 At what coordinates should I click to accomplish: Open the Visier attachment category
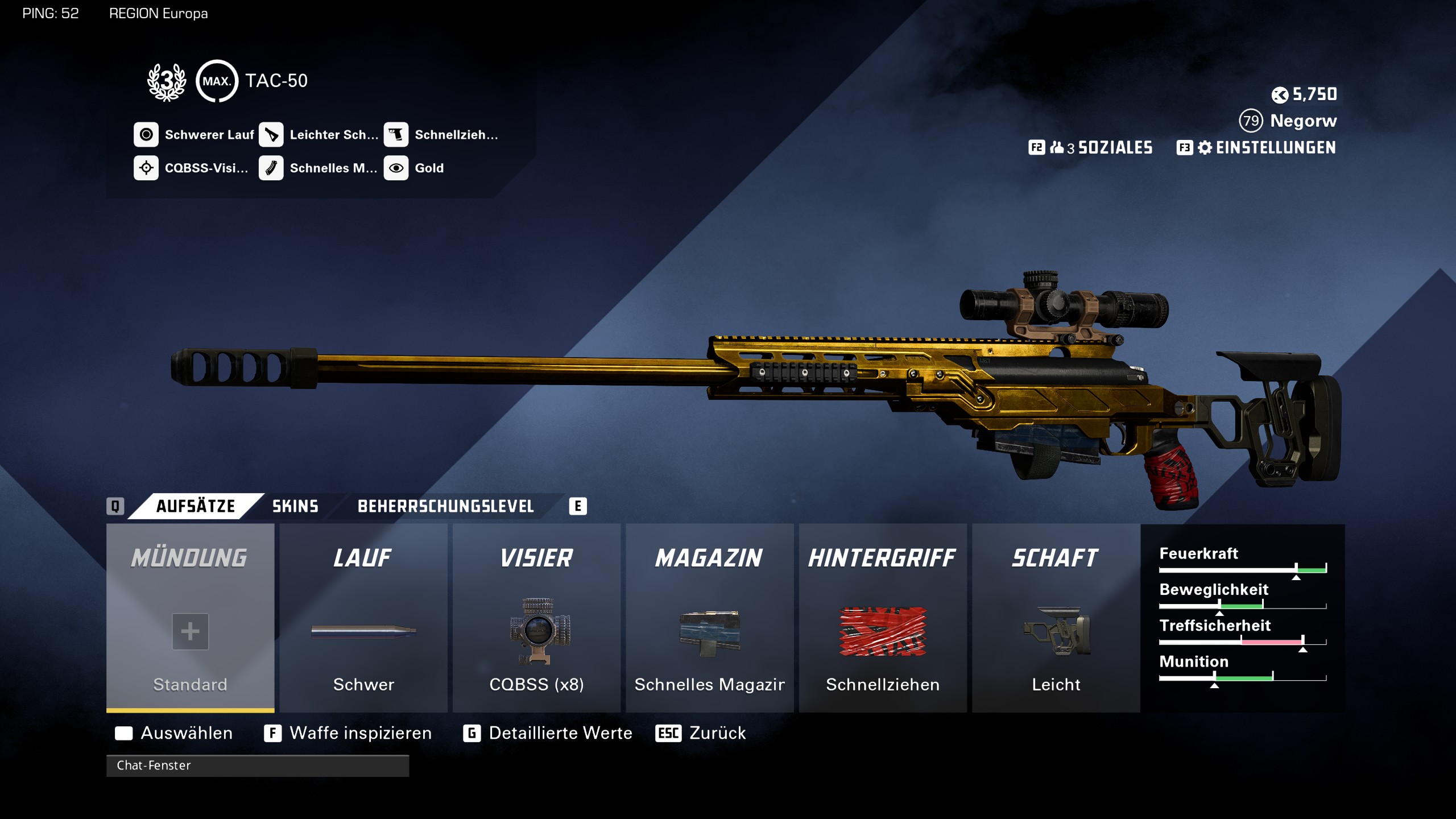click(536, 557)
